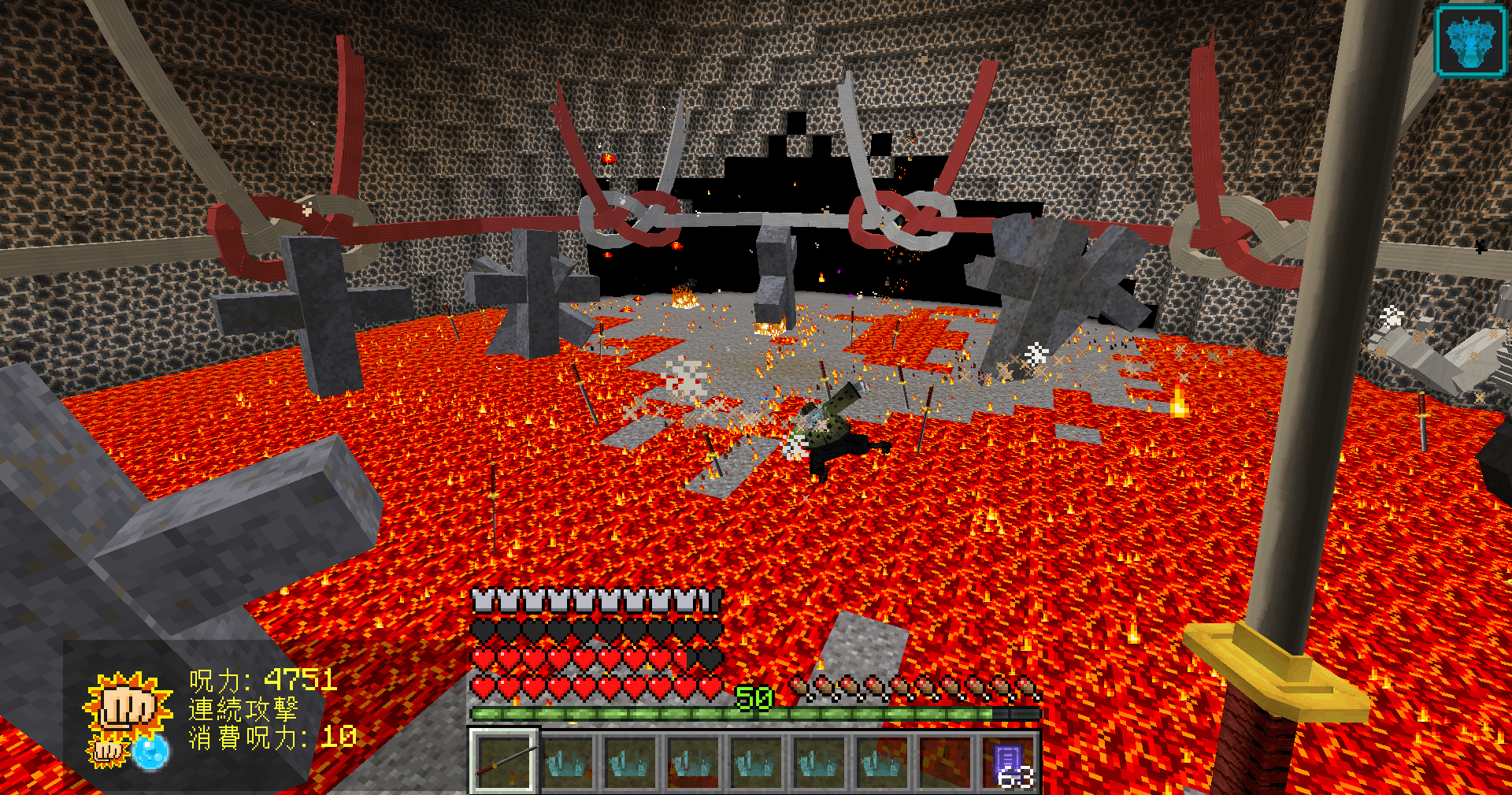
Task: Click the blue orb icon
Action: [150, 751]
